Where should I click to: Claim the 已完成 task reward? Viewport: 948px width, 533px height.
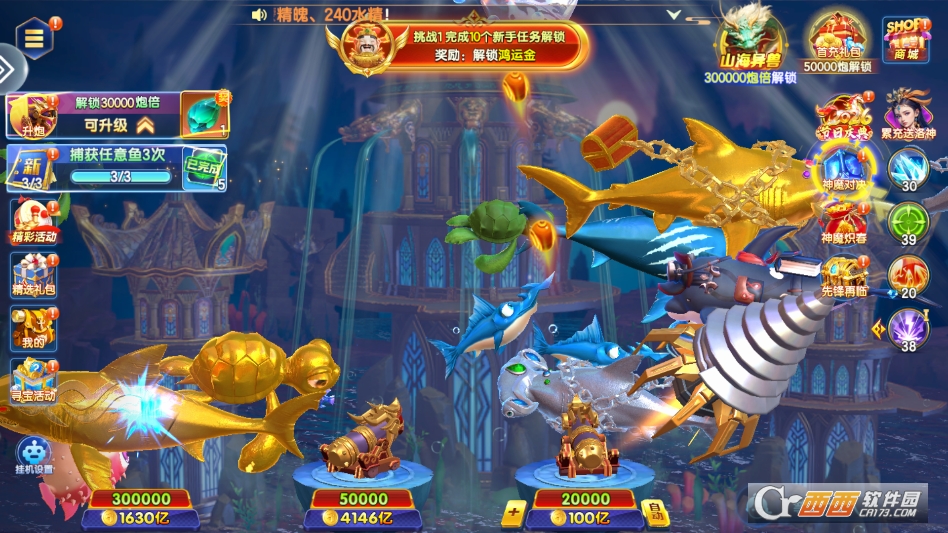(x=206, y=168)
